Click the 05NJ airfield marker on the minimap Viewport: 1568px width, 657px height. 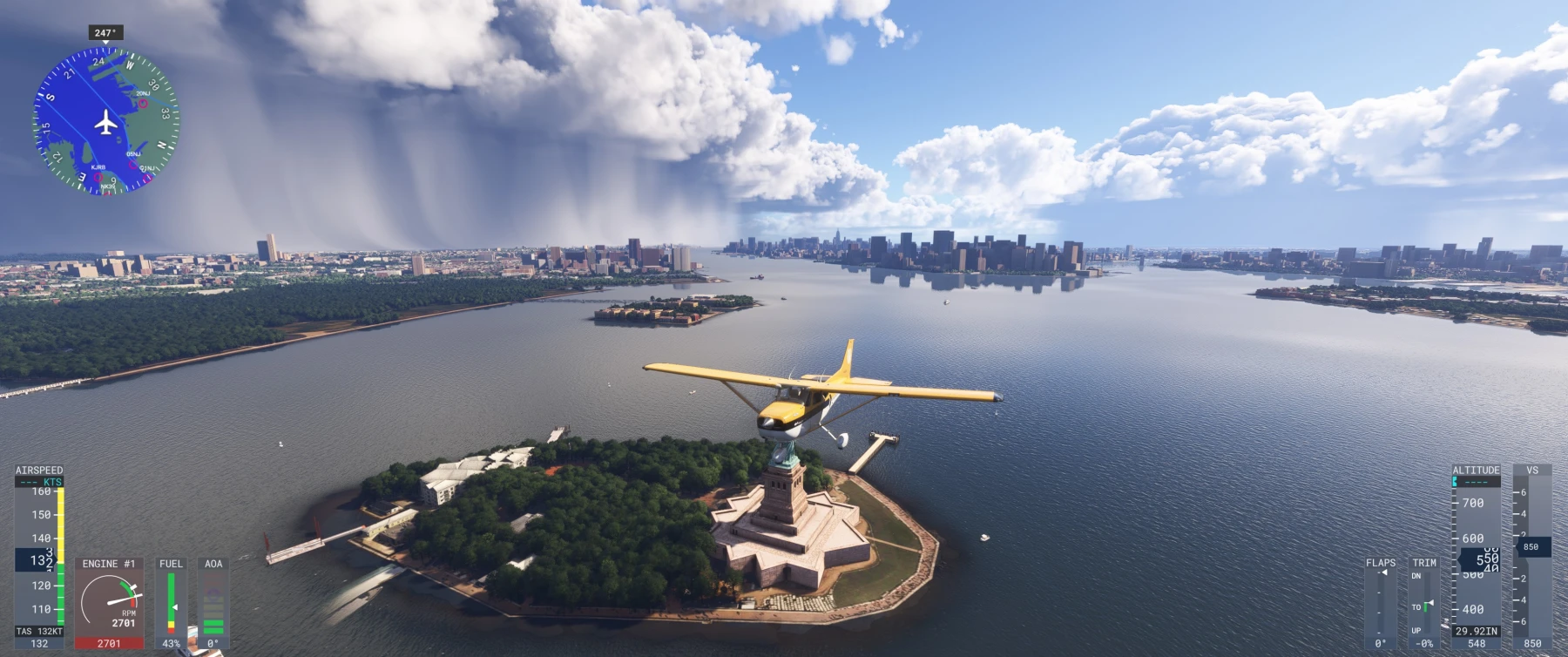coord(132,165)
